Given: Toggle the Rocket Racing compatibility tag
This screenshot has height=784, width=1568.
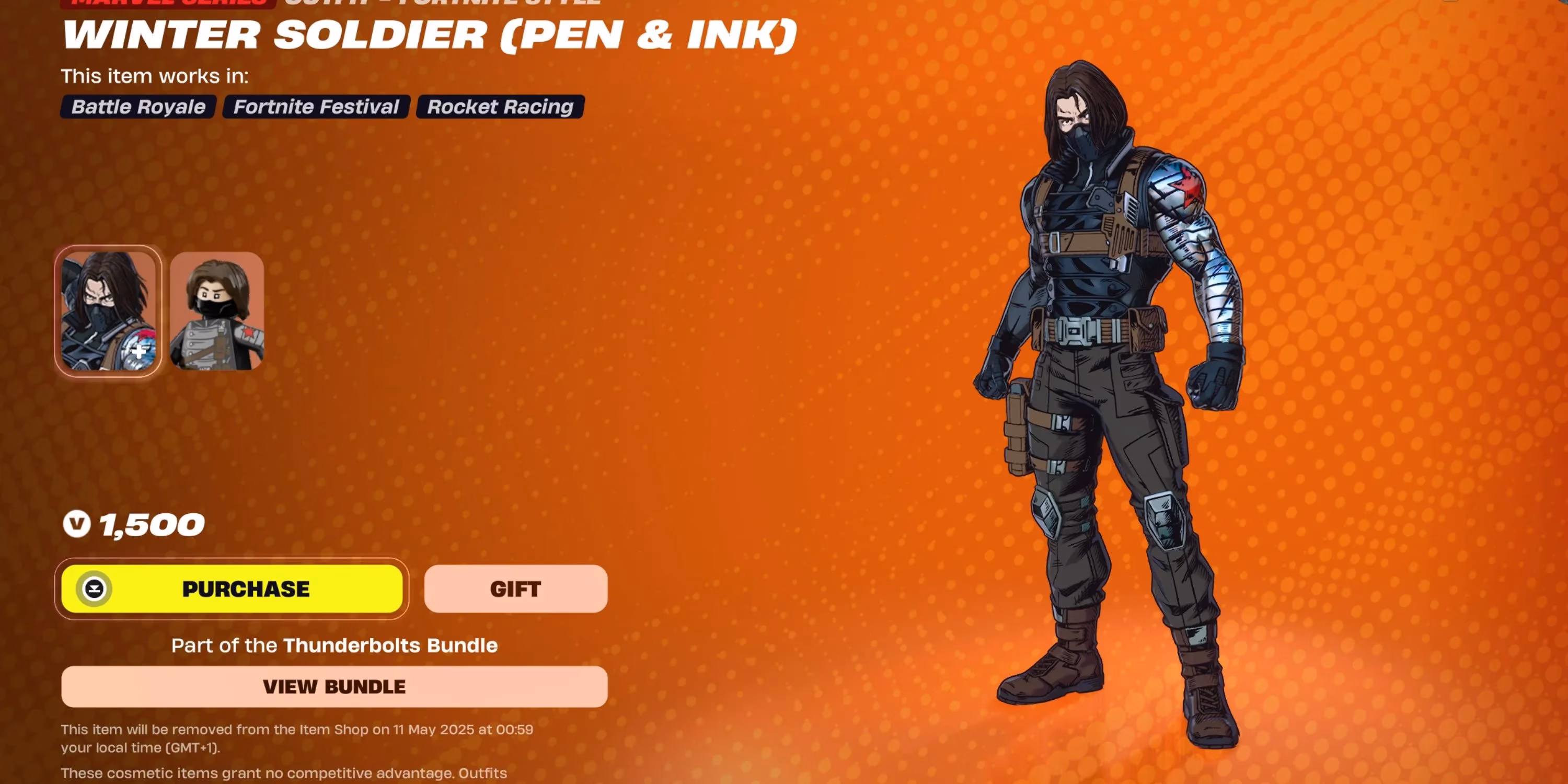Looking at the screenshot, I should point(499,107).
